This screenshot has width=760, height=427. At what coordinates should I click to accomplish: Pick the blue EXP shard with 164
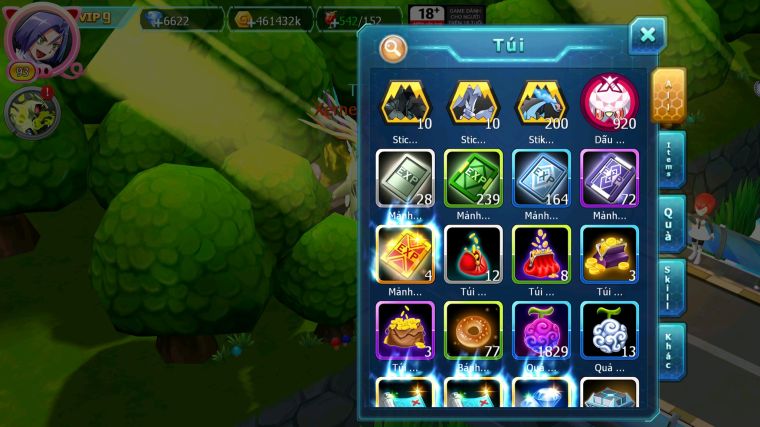541,178
